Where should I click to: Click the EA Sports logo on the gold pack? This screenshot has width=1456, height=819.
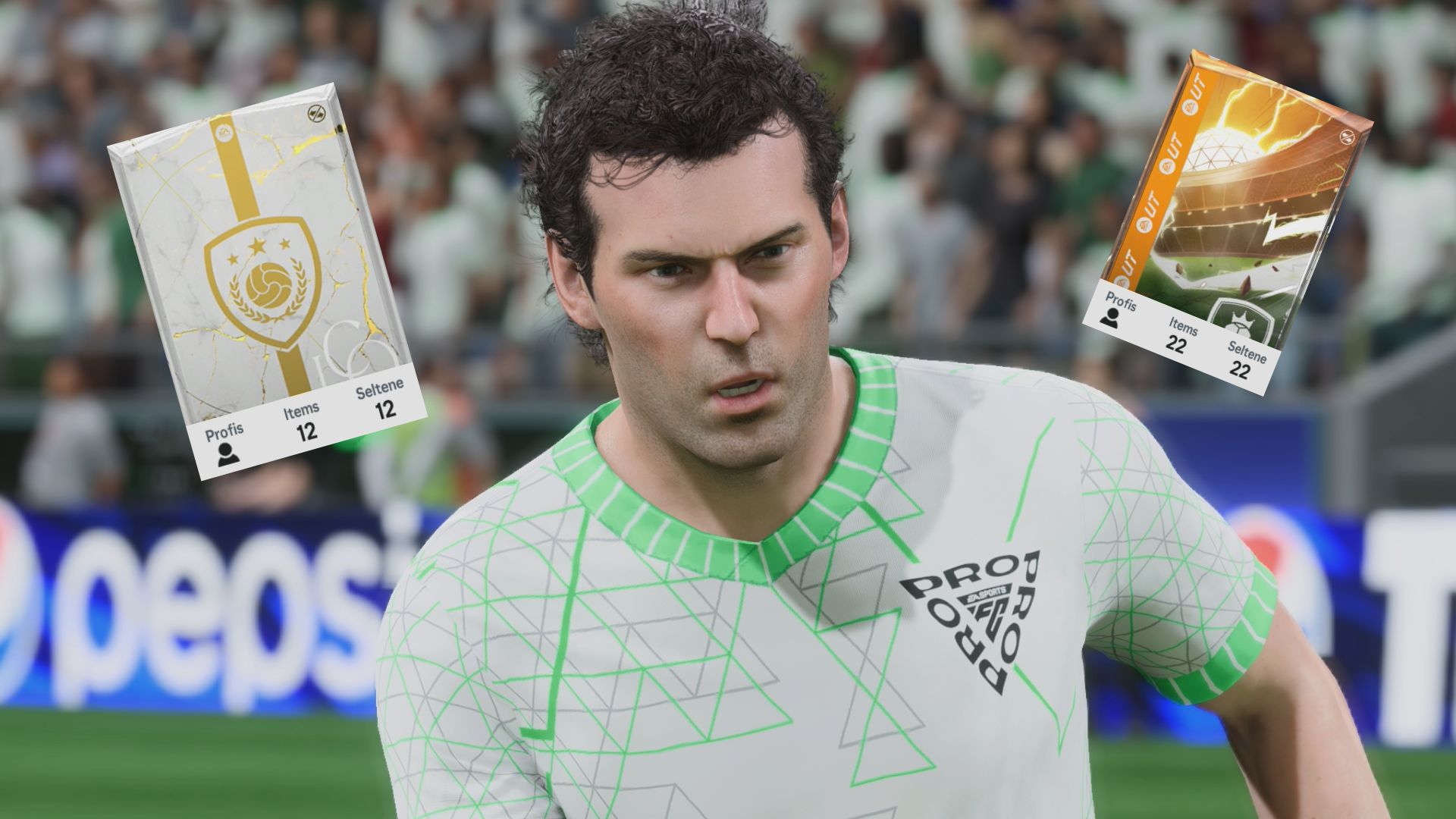pyautogui.click(x=224, y=133)
